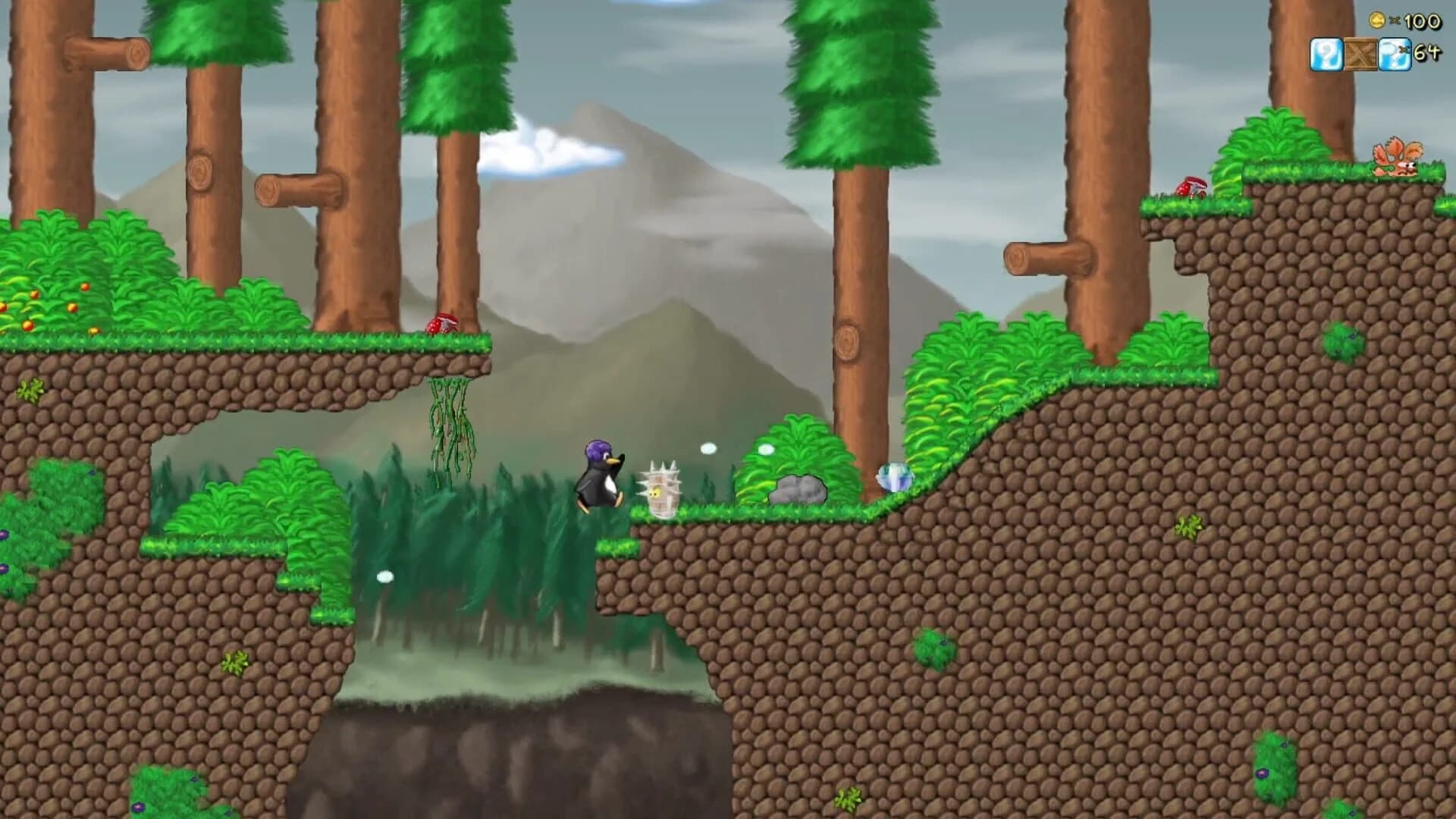Click the gold coin icon in the HUD
1456x819 pixels.
click(x=1377, y=20)
